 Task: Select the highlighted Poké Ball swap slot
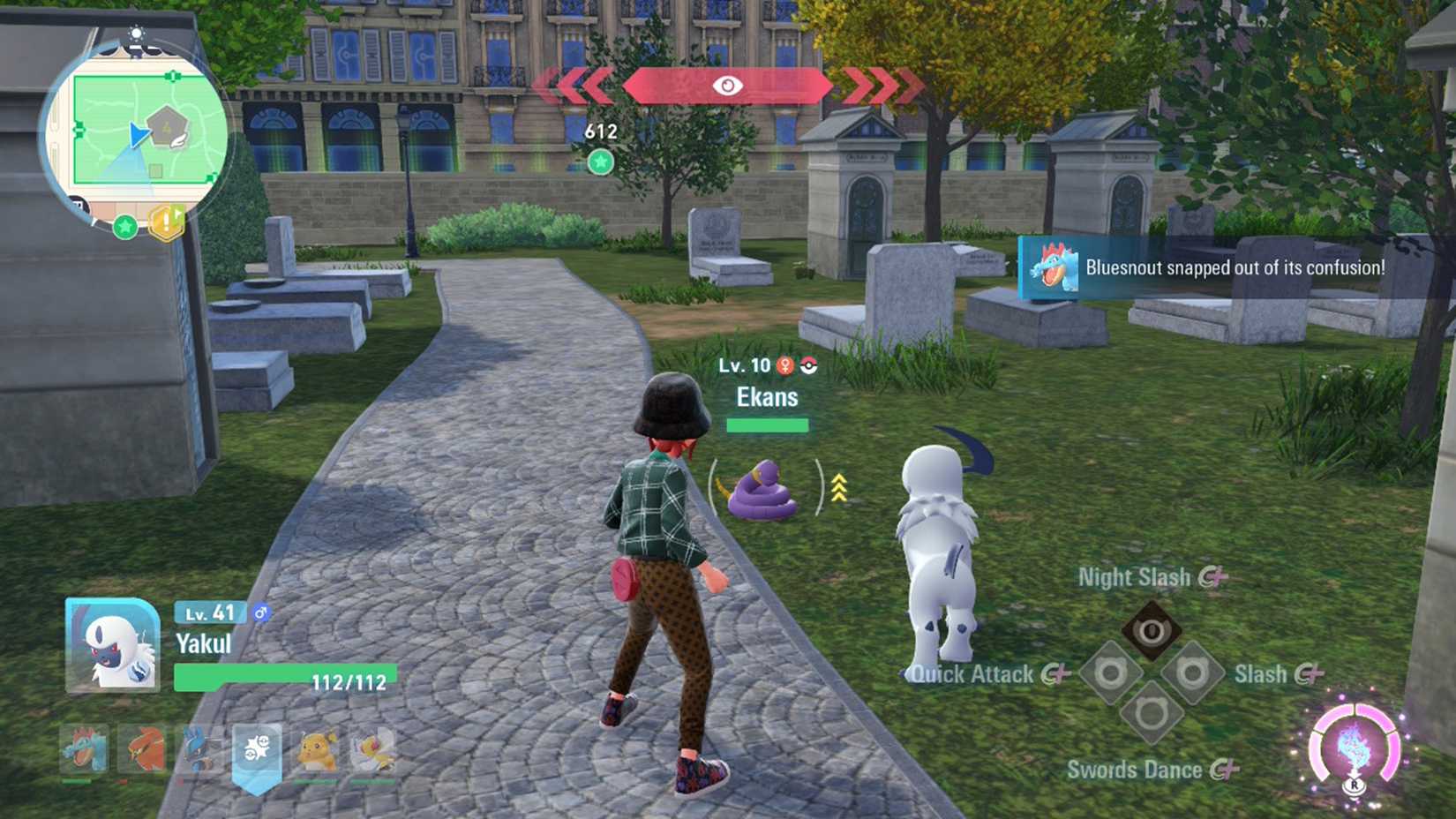click(257, 751)
